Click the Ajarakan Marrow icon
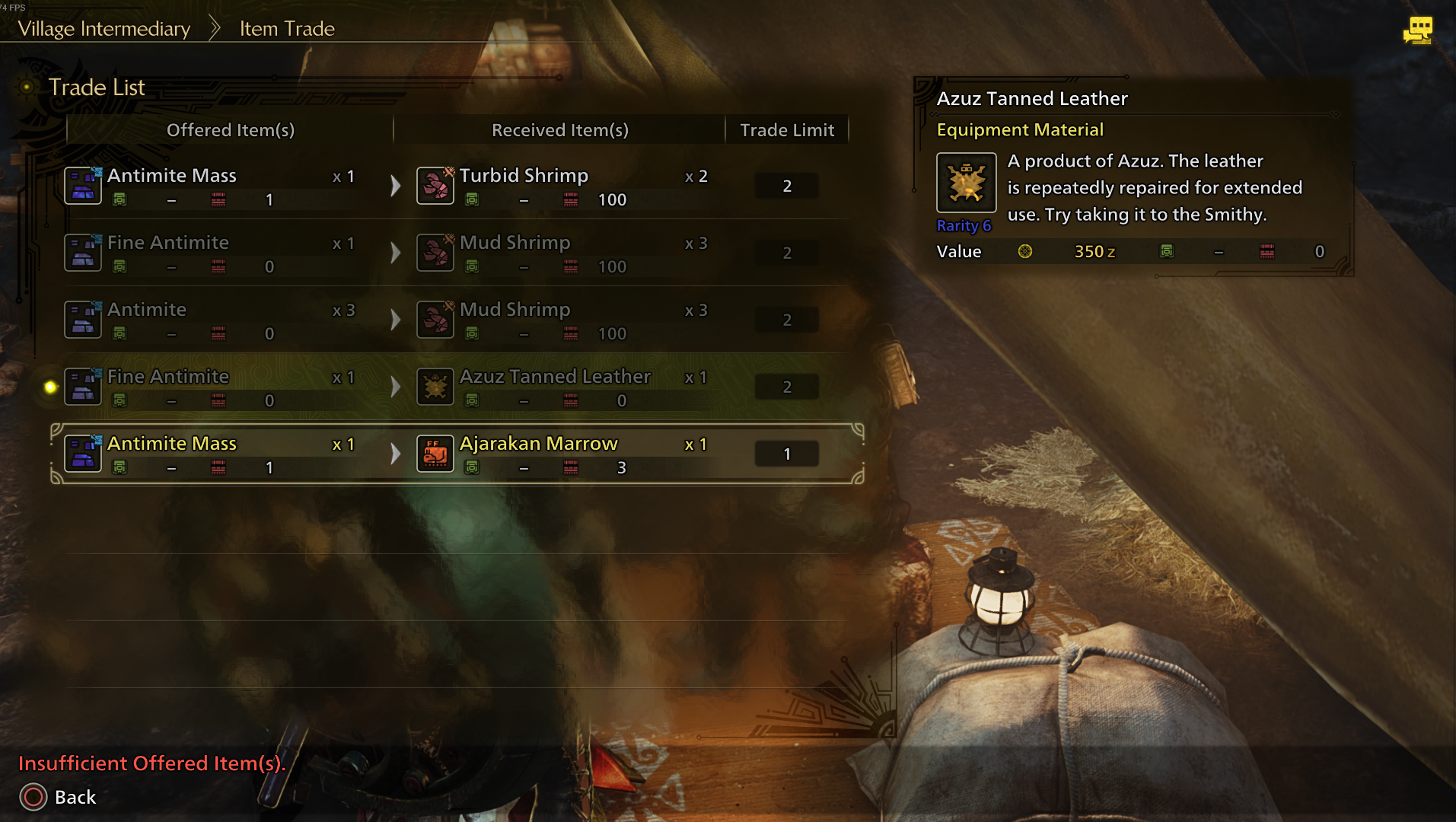The width and height of the screenshot is (1456, 822). pyautogui.click(x=435, y=453)
